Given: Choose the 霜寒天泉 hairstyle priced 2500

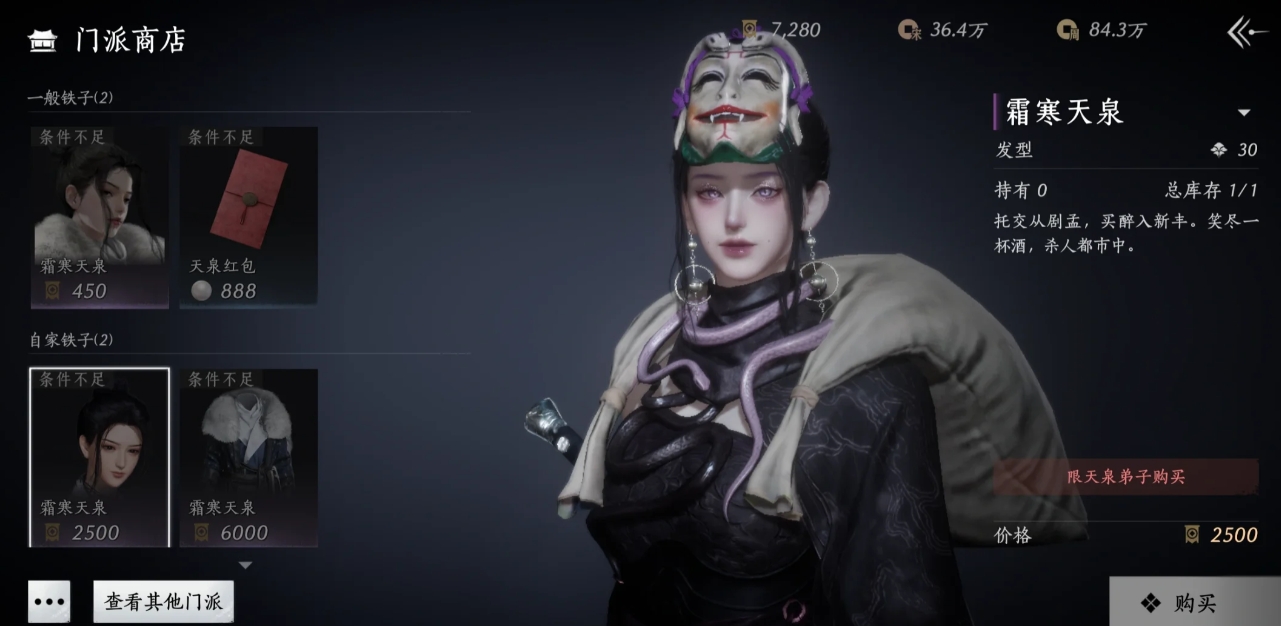Looking at the screenshot, I should 99,457.
